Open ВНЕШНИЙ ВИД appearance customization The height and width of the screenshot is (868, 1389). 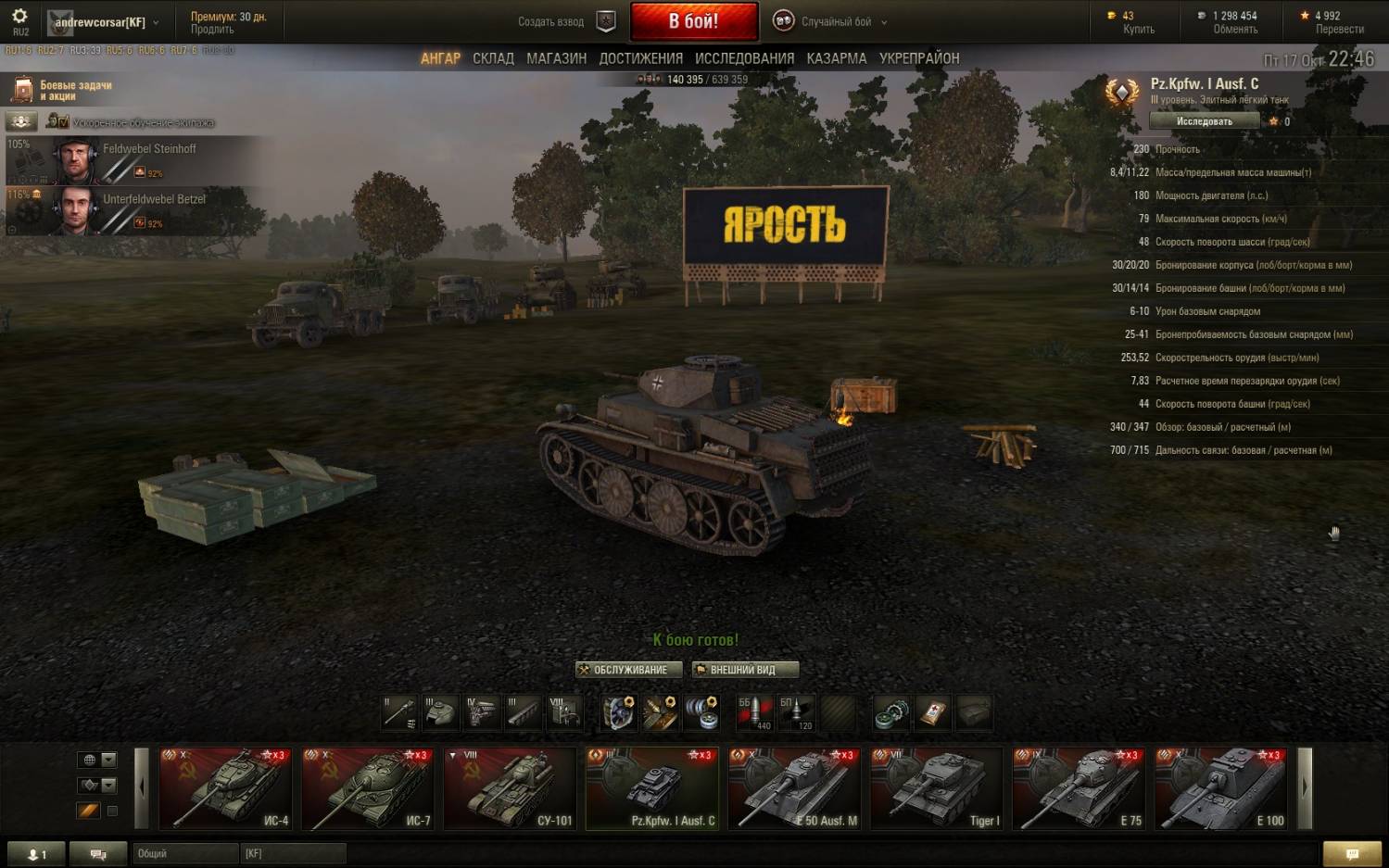point(744,670)
